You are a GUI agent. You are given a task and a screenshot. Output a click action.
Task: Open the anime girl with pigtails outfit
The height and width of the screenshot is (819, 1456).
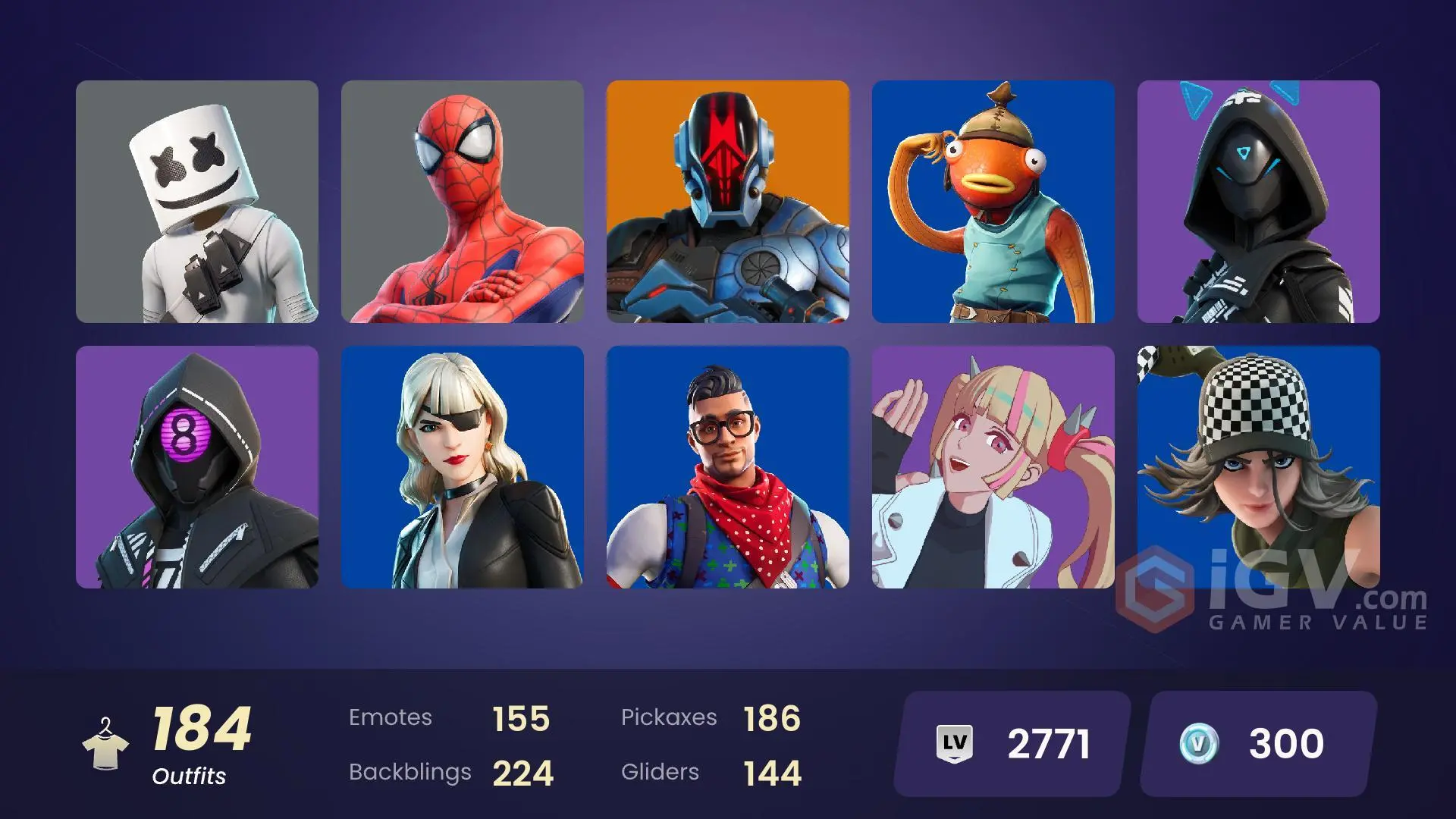[x=993, y=467]
